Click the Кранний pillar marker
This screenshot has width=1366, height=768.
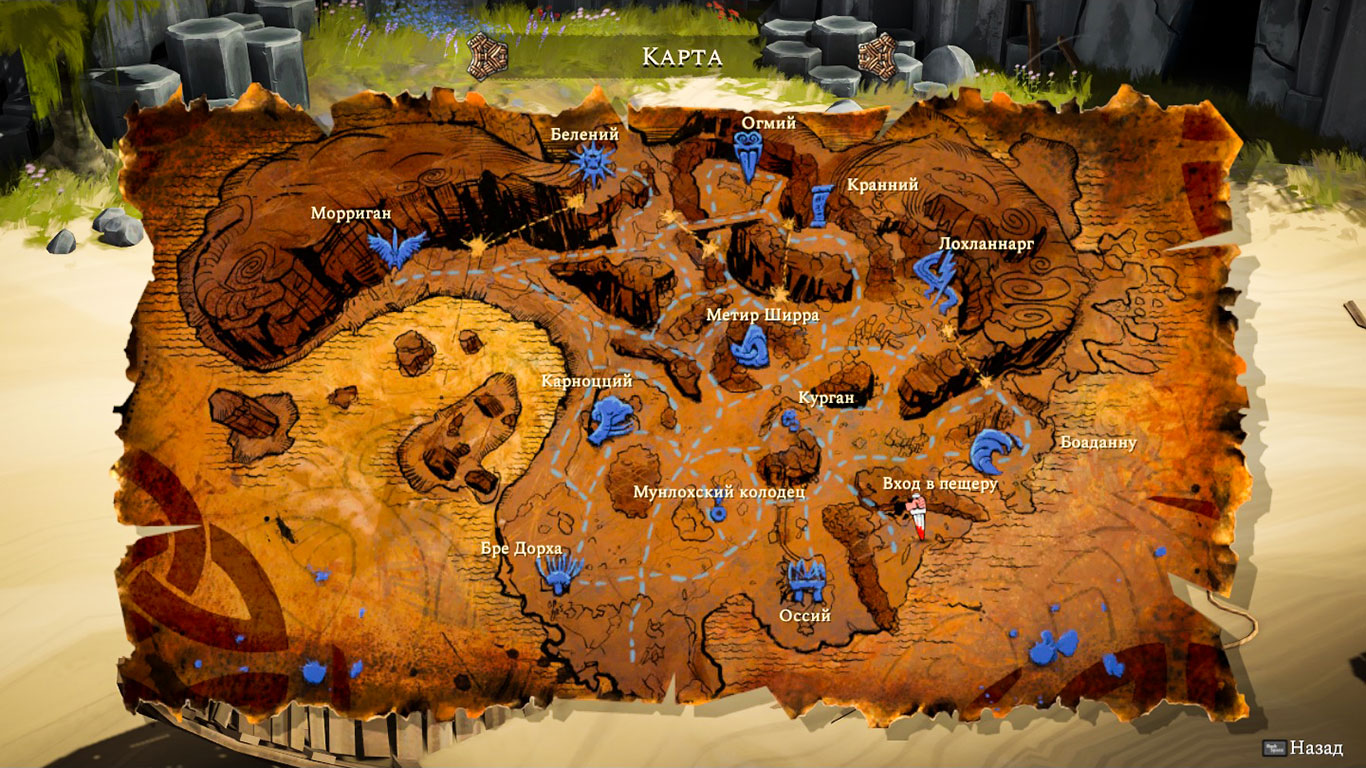[x=823, y=204]
